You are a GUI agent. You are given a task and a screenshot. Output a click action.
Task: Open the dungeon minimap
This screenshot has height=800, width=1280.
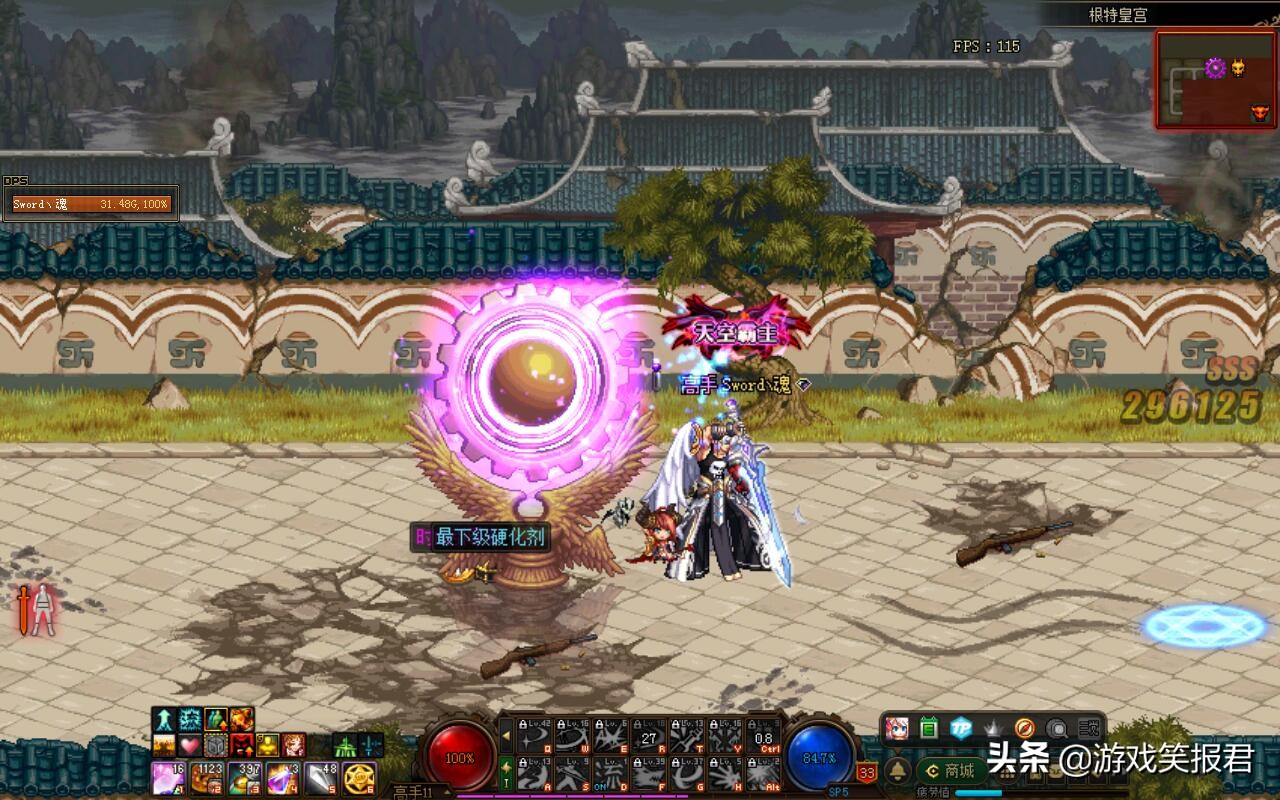click(x=1216, y=80)
